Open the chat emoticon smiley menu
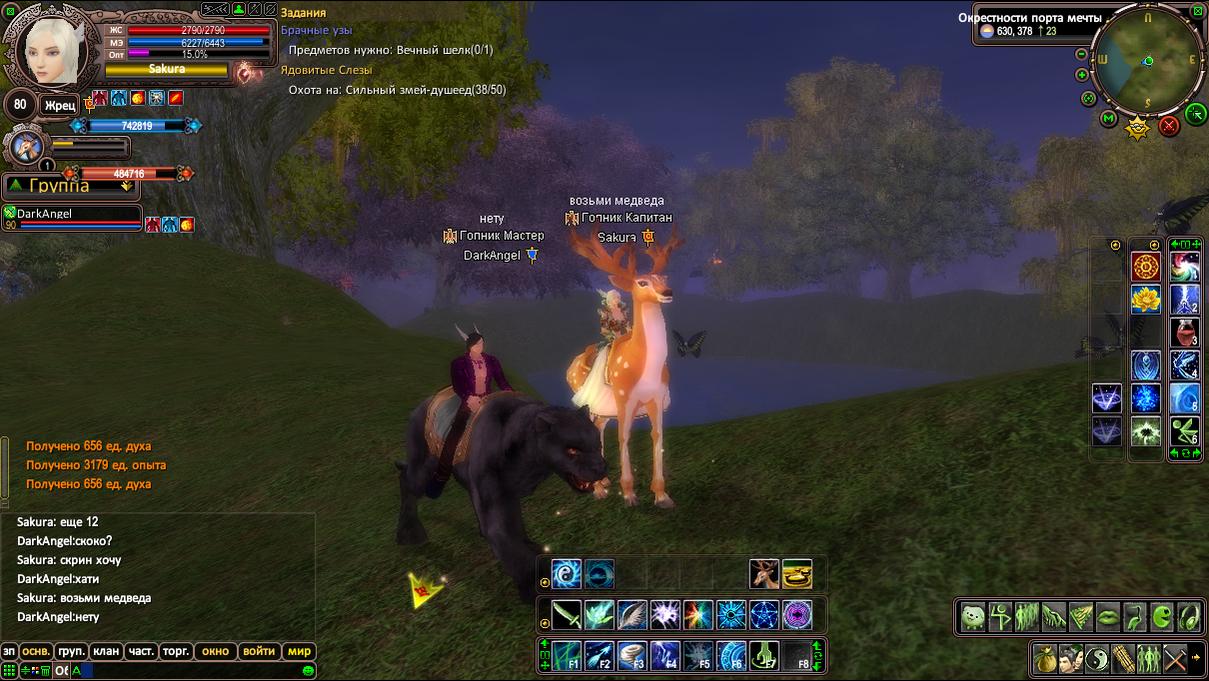Screen dimensions: 1209x681 (309, 670)
